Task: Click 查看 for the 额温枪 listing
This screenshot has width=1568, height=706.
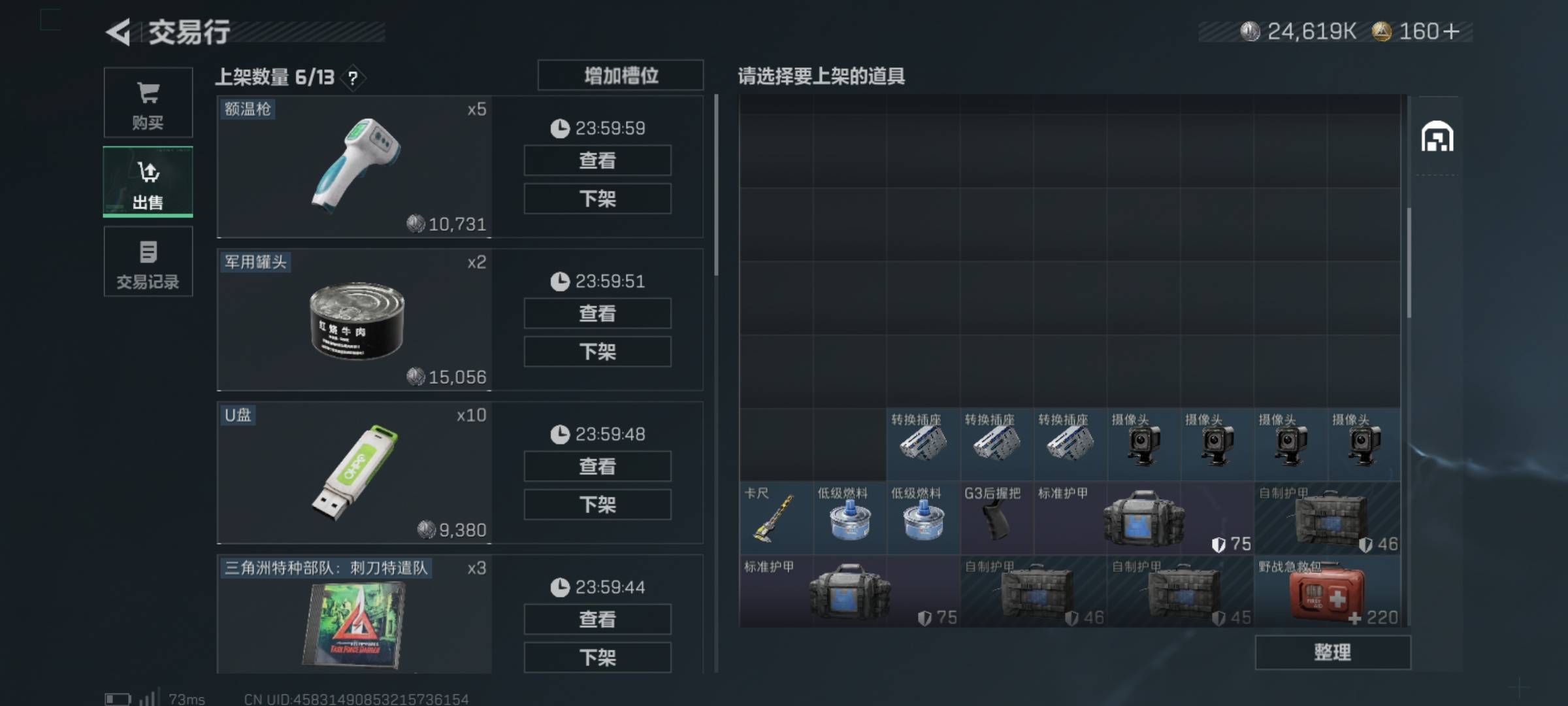Action: (596, 160)
